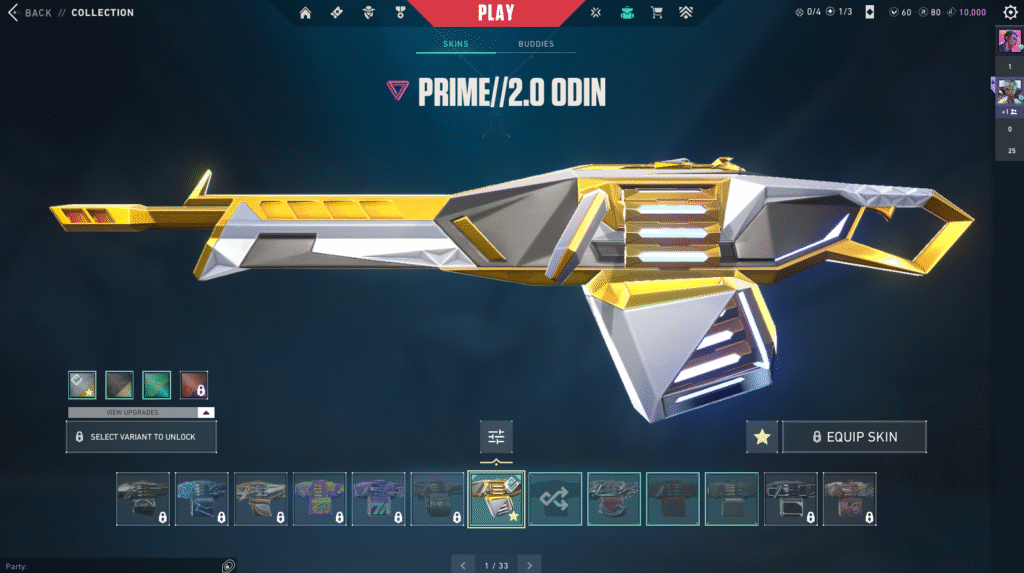The width and height of the screenshot is (1024, 573).
Task: Select the gold Prime 2.0 Odin thumbnail
Action: [496, 498]
